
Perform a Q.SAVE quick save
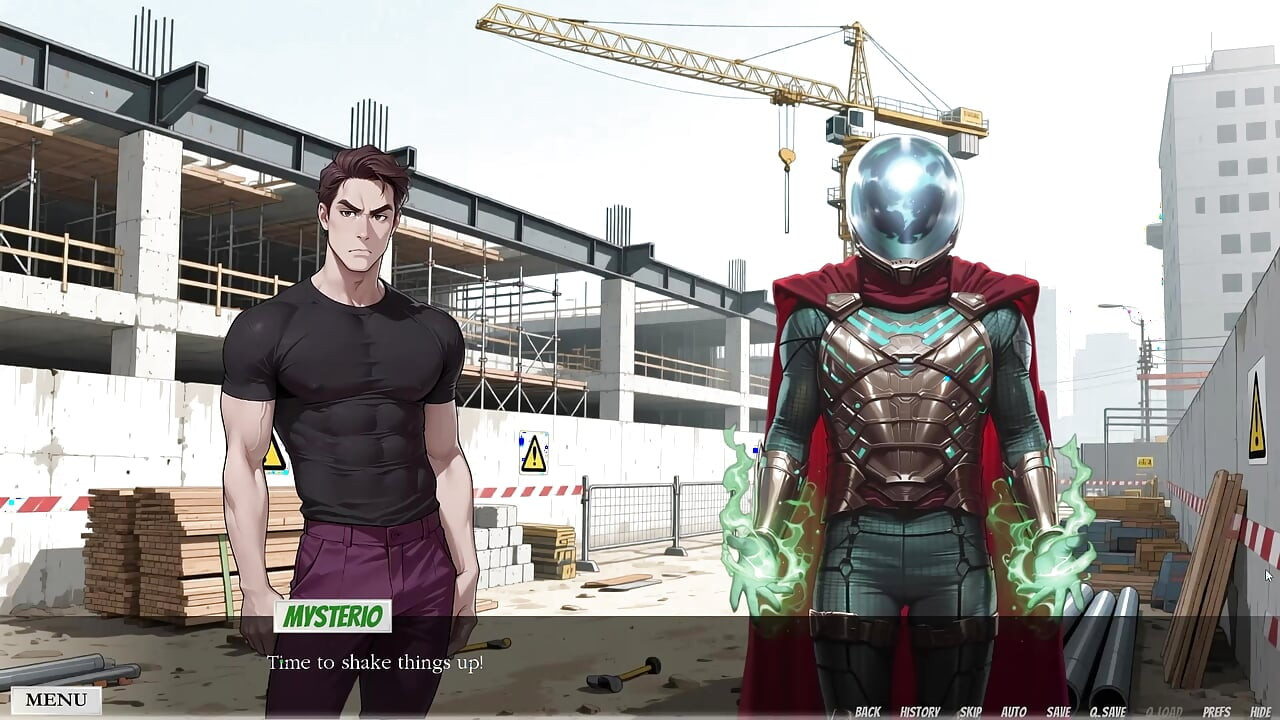(1106, 711)
